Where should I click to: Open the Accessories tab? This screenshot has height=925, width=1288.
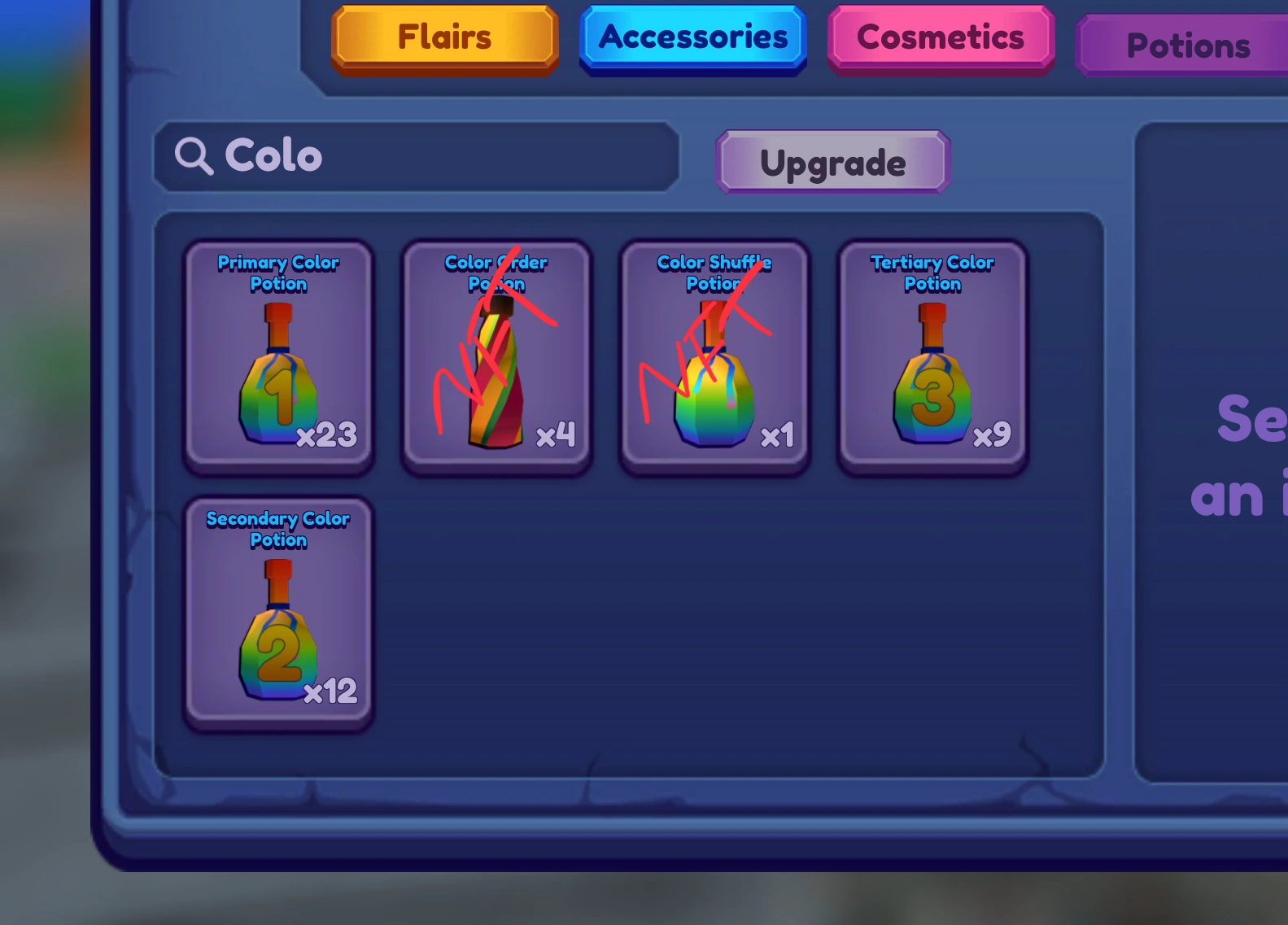coord(692,37)
